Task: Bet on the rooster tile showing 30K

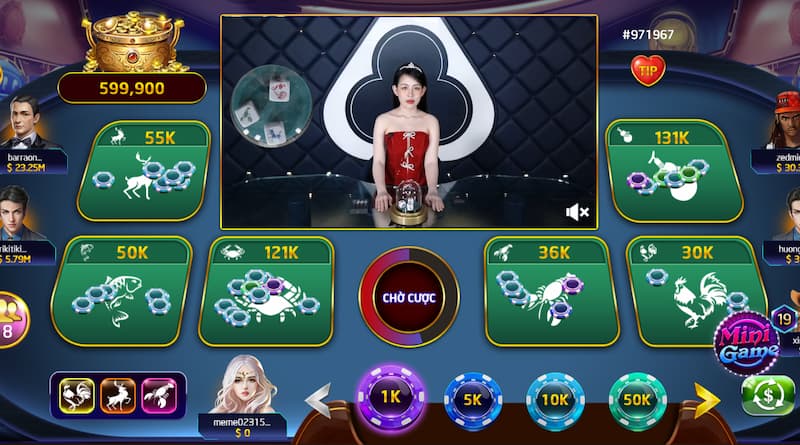Action: 691,291
